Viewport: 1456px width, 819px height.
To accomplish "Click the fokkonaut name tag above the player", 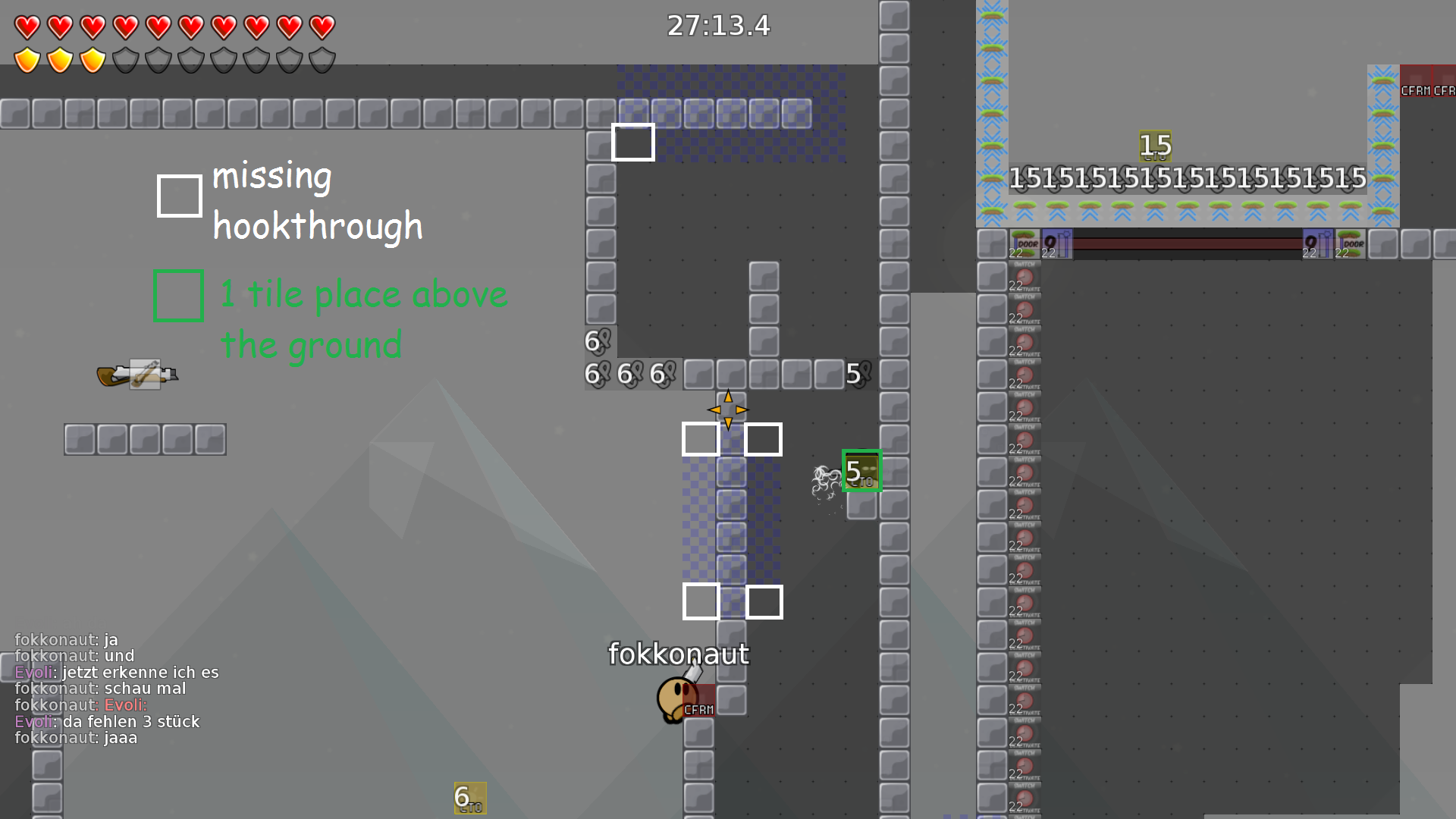I will pyautogui.click(x=679, y=652).
